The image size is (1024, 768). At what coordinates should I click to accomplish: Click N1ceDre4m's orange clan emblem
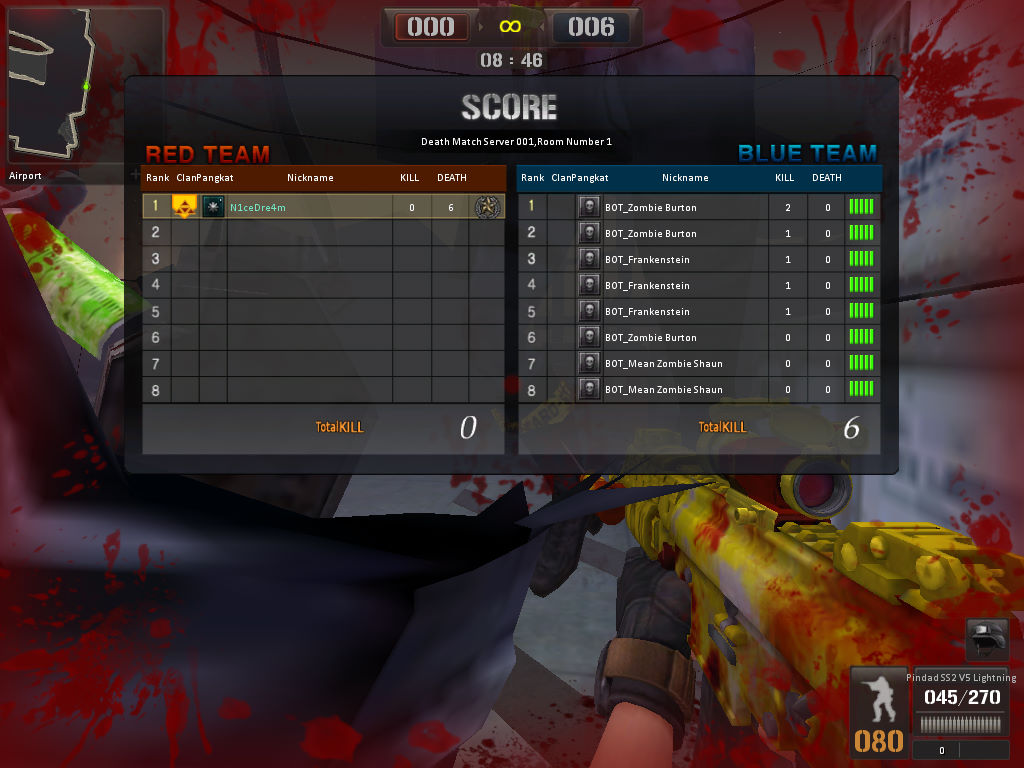[184, 207]
